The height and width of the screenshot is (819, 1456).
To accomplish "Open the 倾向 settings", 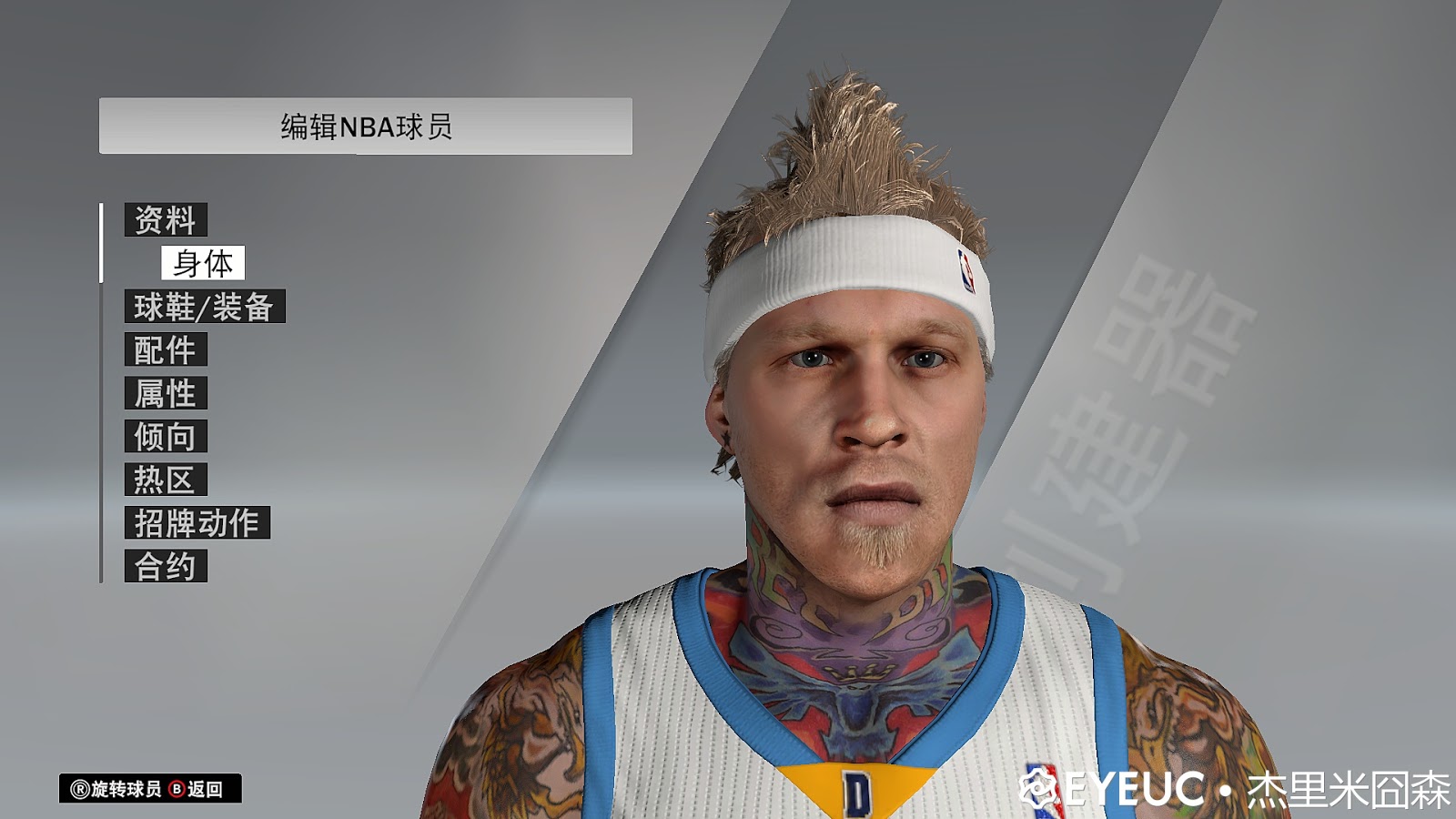I will click(x=167, y=436).
